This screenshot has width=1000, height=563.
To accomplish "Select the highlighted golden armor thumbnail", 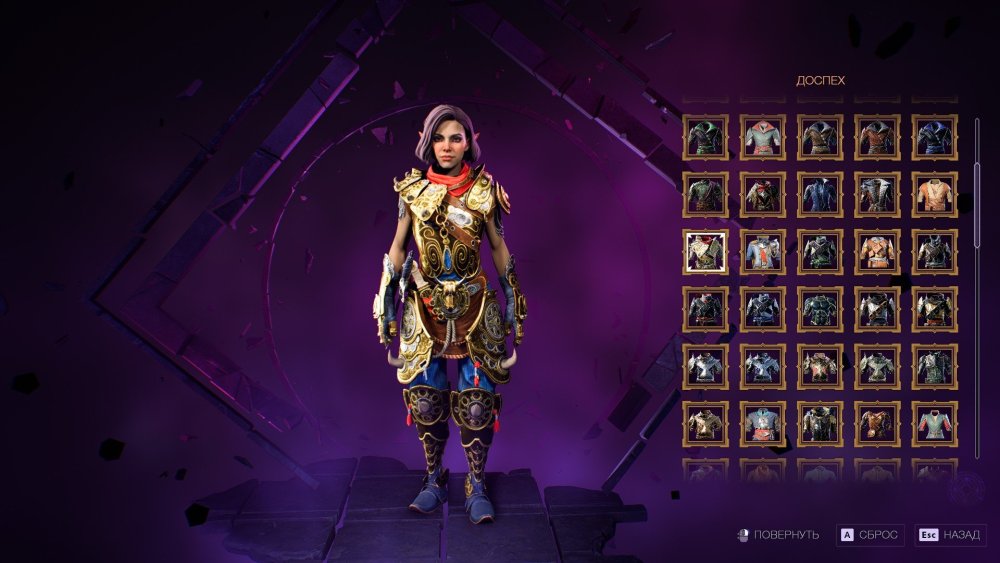I will (x=705, y=252).
